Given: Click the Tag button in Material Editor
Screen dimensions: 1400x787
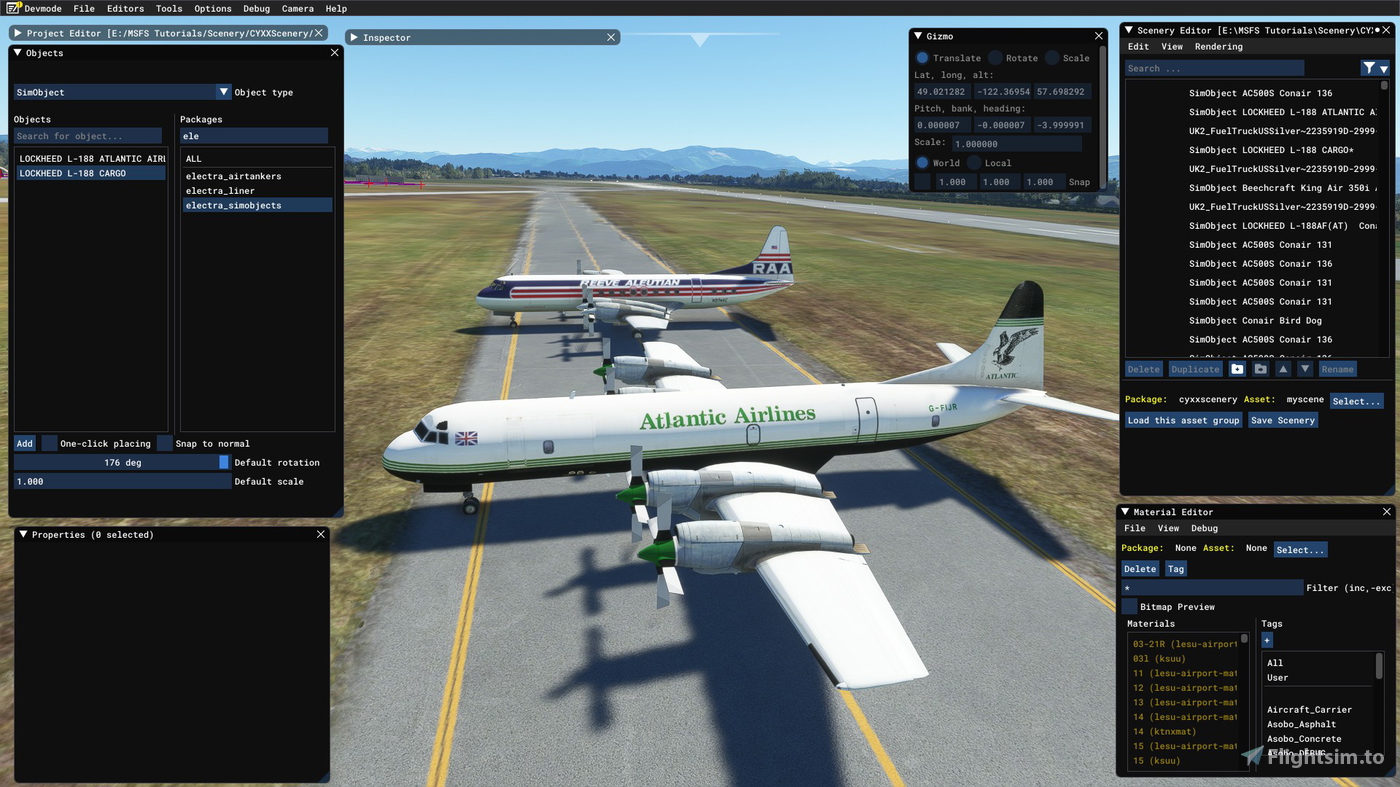Looking at the screenshot, I should [1175, 569].
